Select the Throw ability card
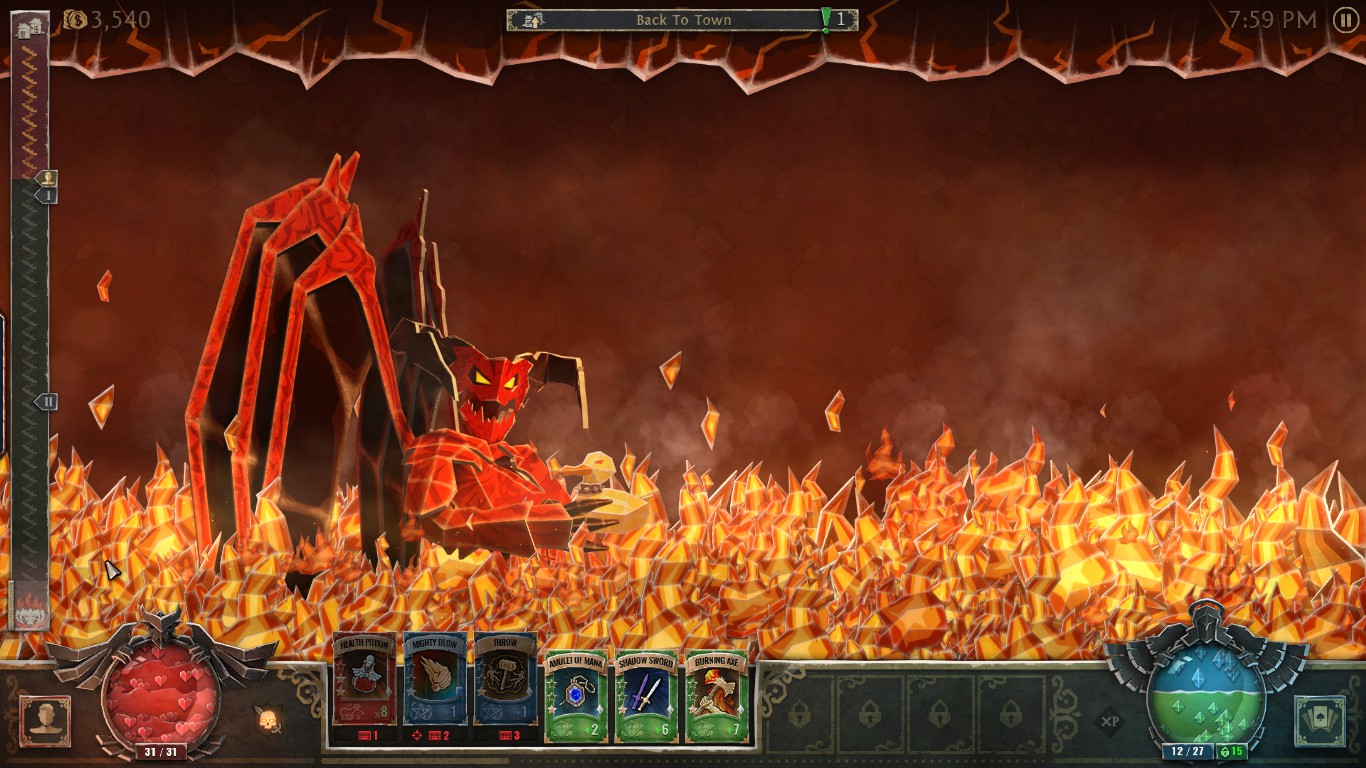 tap(505, 679)
